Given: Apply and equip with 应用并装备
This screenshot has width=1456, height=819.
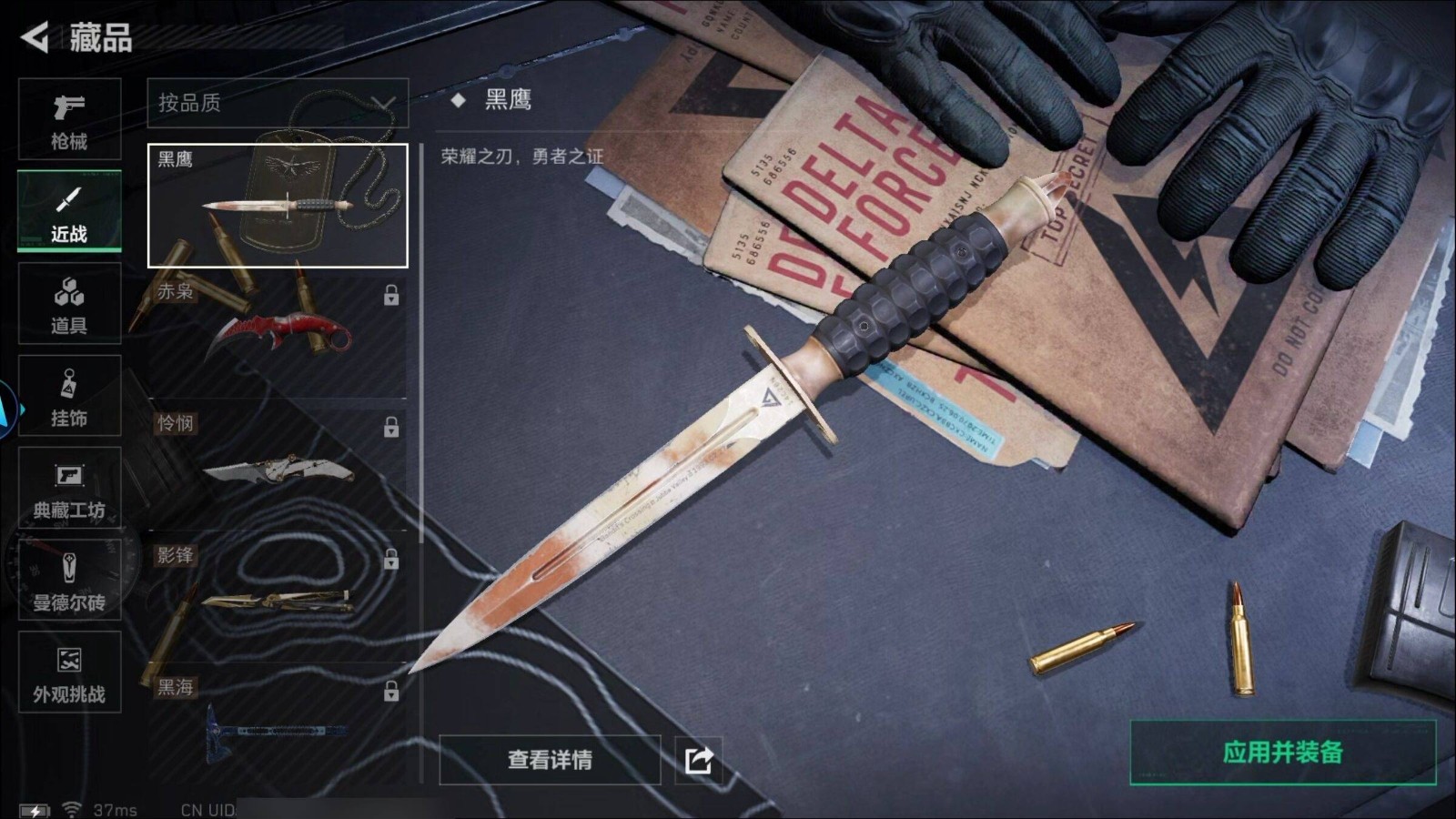Looking at the screenshot, I should tap(1282, 753).
